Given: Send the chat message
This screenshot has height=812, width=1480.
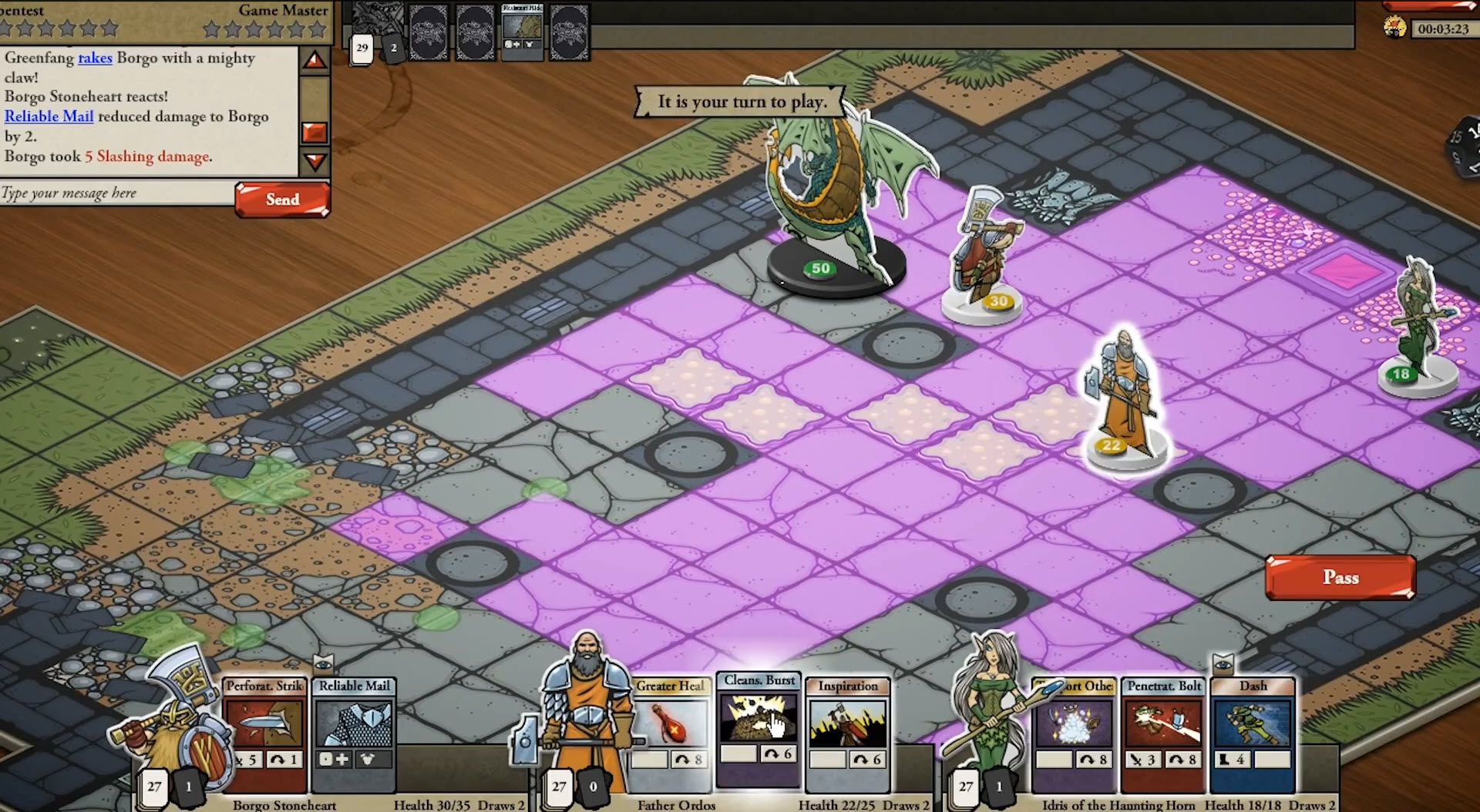Looking at the screenshot, I should [x=282, y=200].
